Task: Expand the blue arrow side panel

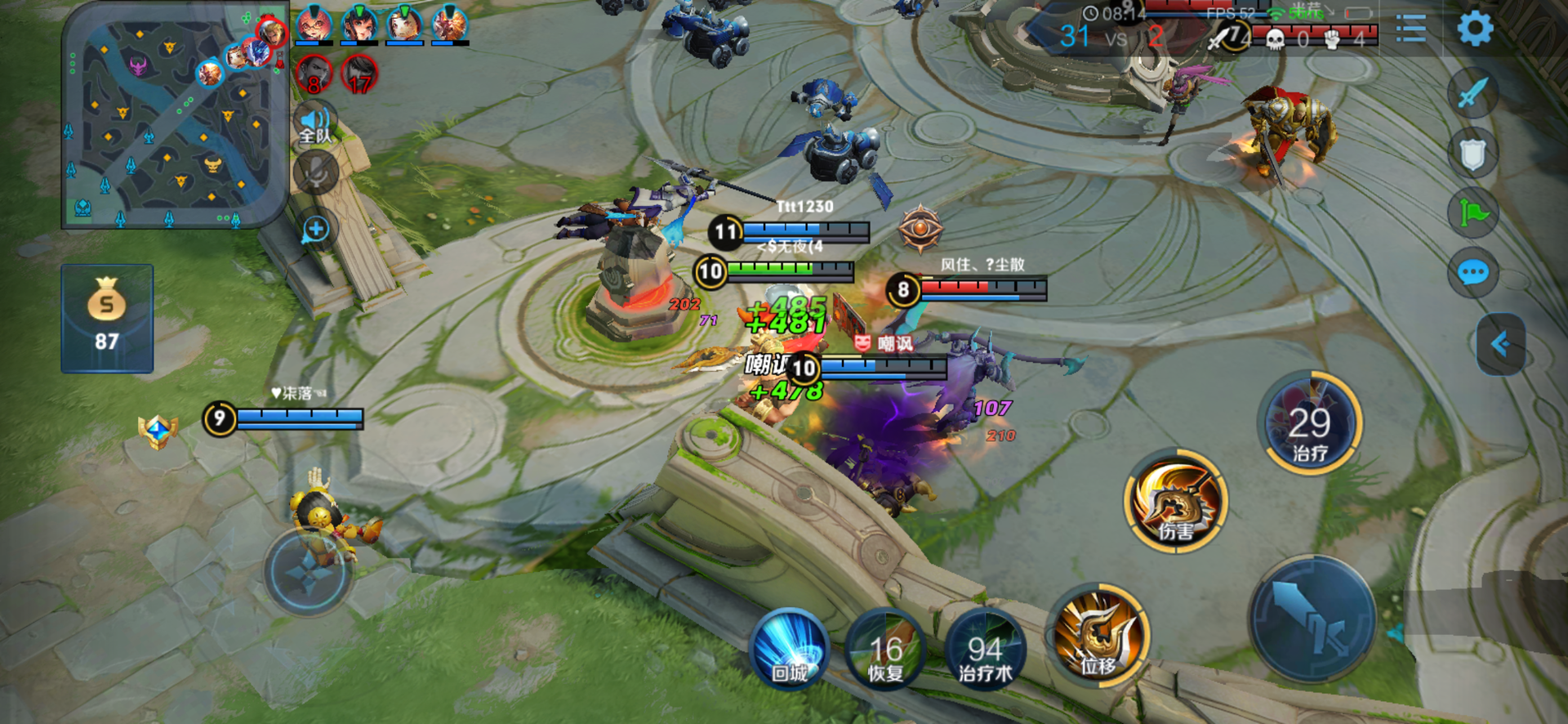Action: tap(1501, 344)
